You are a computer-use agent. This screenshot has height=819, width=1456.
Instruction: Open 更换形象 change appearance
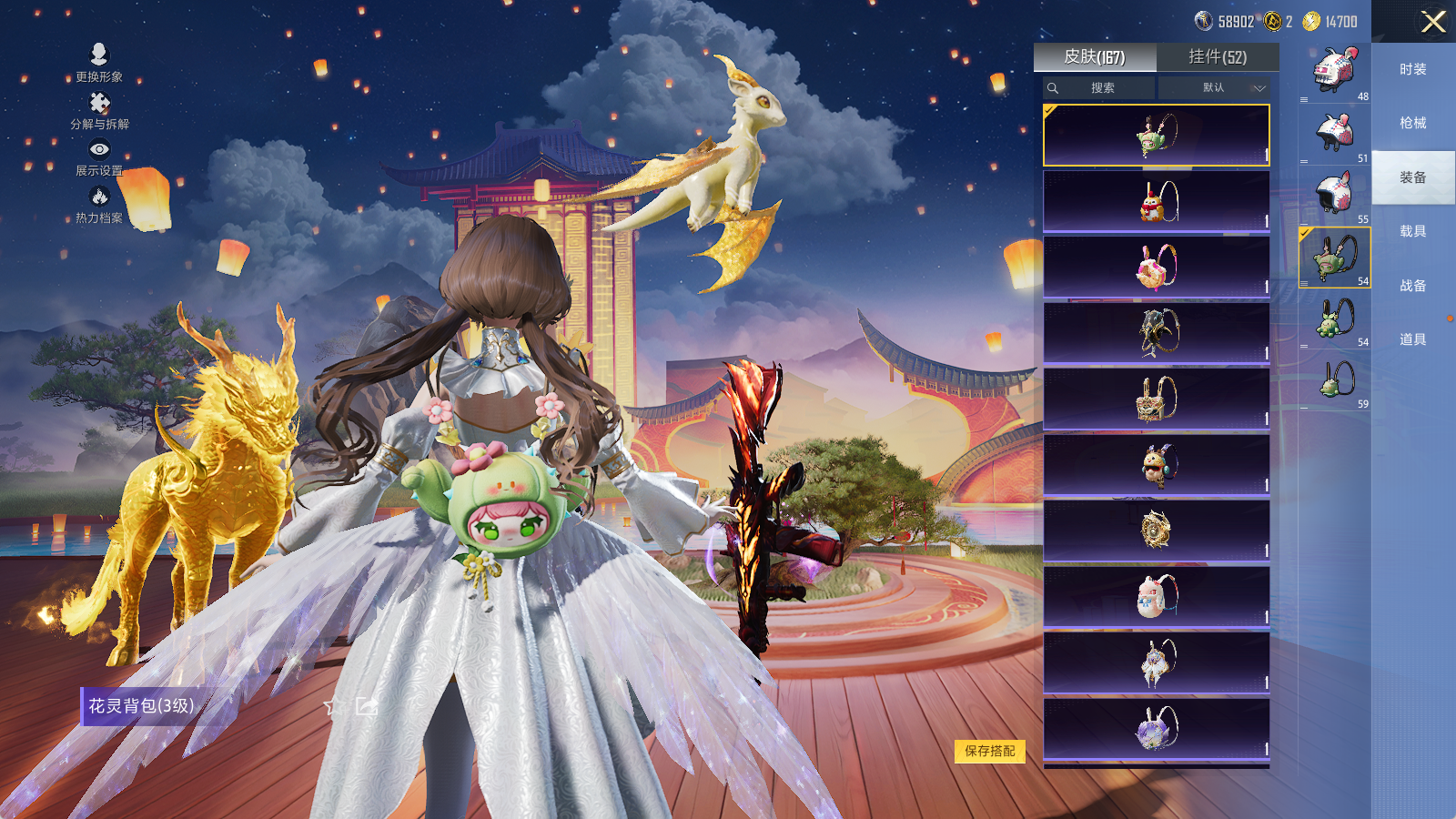(x=99, y=63)
